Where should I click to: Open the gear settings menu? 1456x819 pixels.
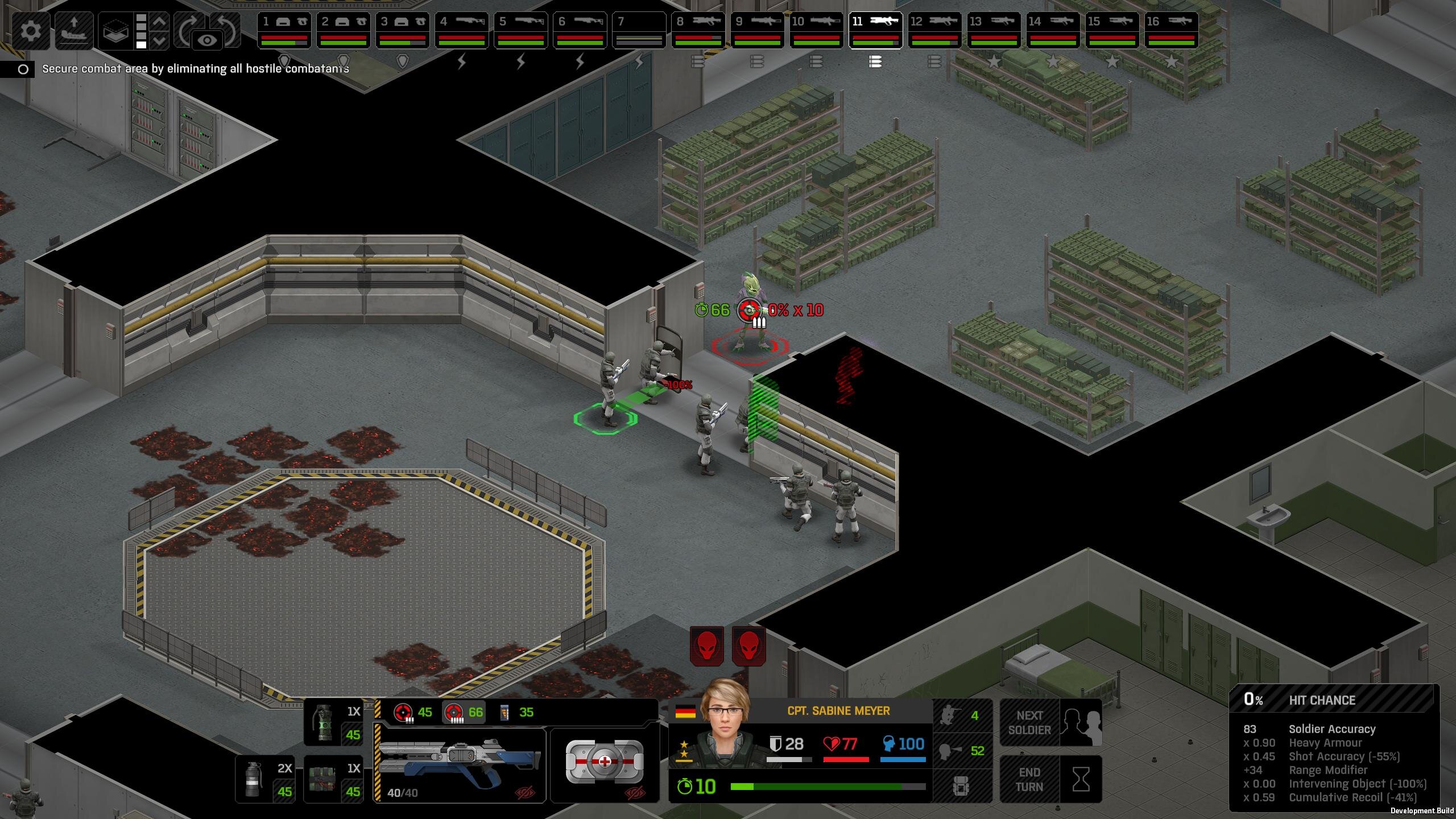coord(31,30)
